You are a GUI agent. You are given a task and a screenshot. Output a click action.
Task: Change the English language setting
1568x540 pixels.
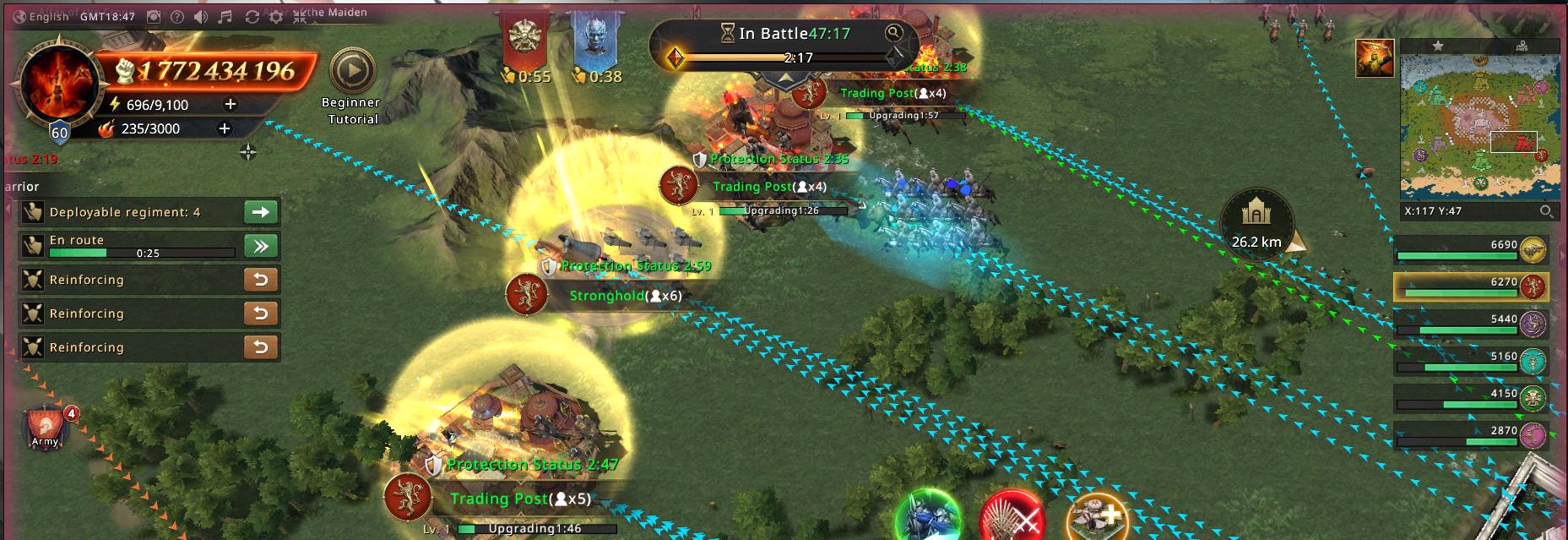[x=41, y=17]
